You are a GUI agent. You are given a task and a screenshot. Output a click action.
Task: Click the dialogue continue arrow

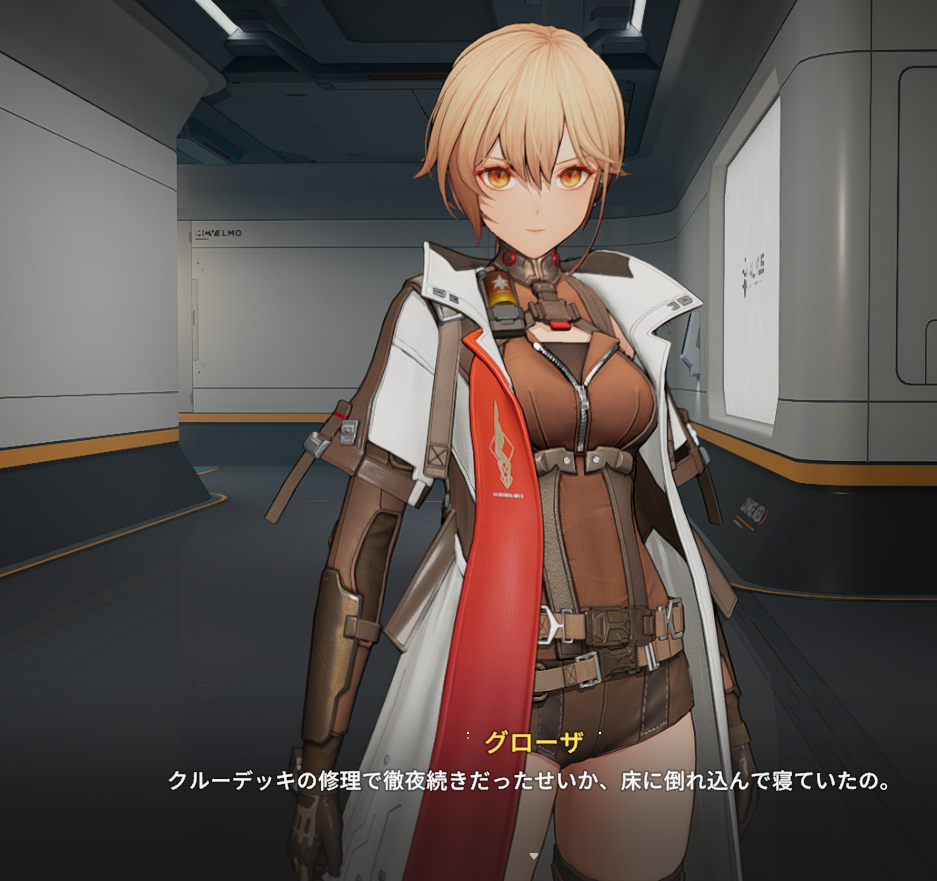click(x=533, y=856)
